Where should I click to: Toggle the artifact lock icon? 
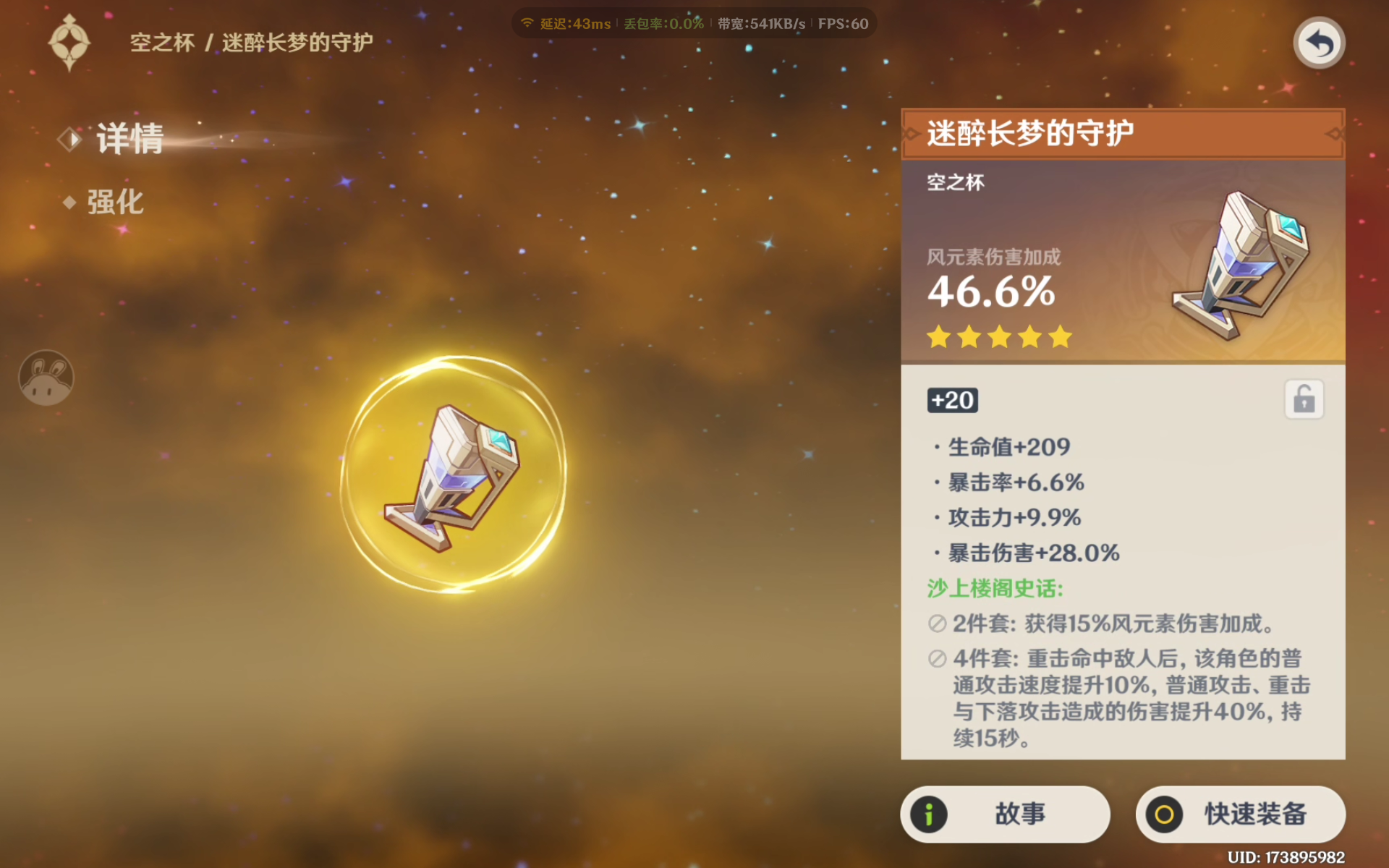pos(1304,399)
